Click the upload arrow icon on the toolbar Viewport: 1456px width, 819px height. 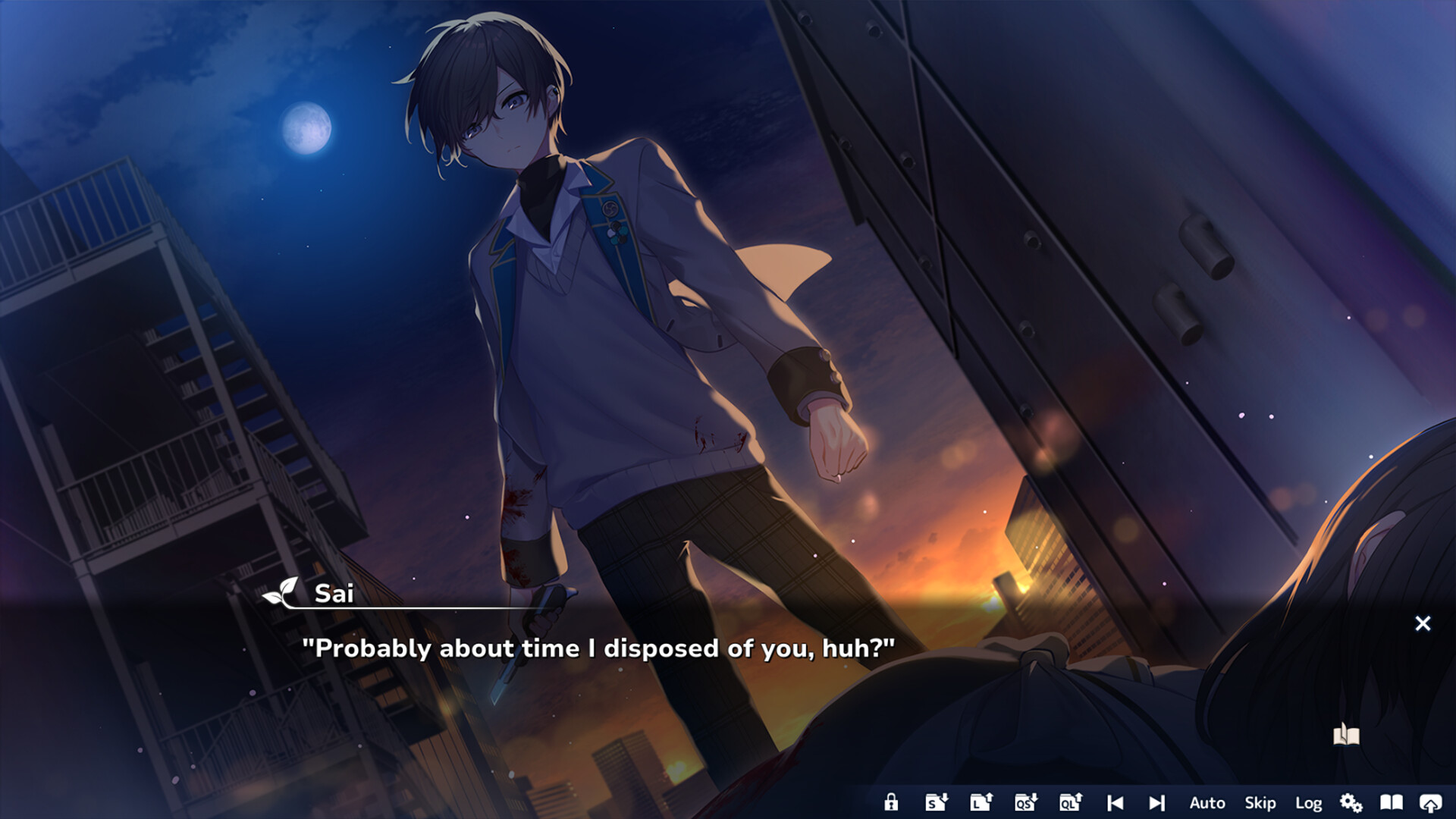[x=1432, y=802]
